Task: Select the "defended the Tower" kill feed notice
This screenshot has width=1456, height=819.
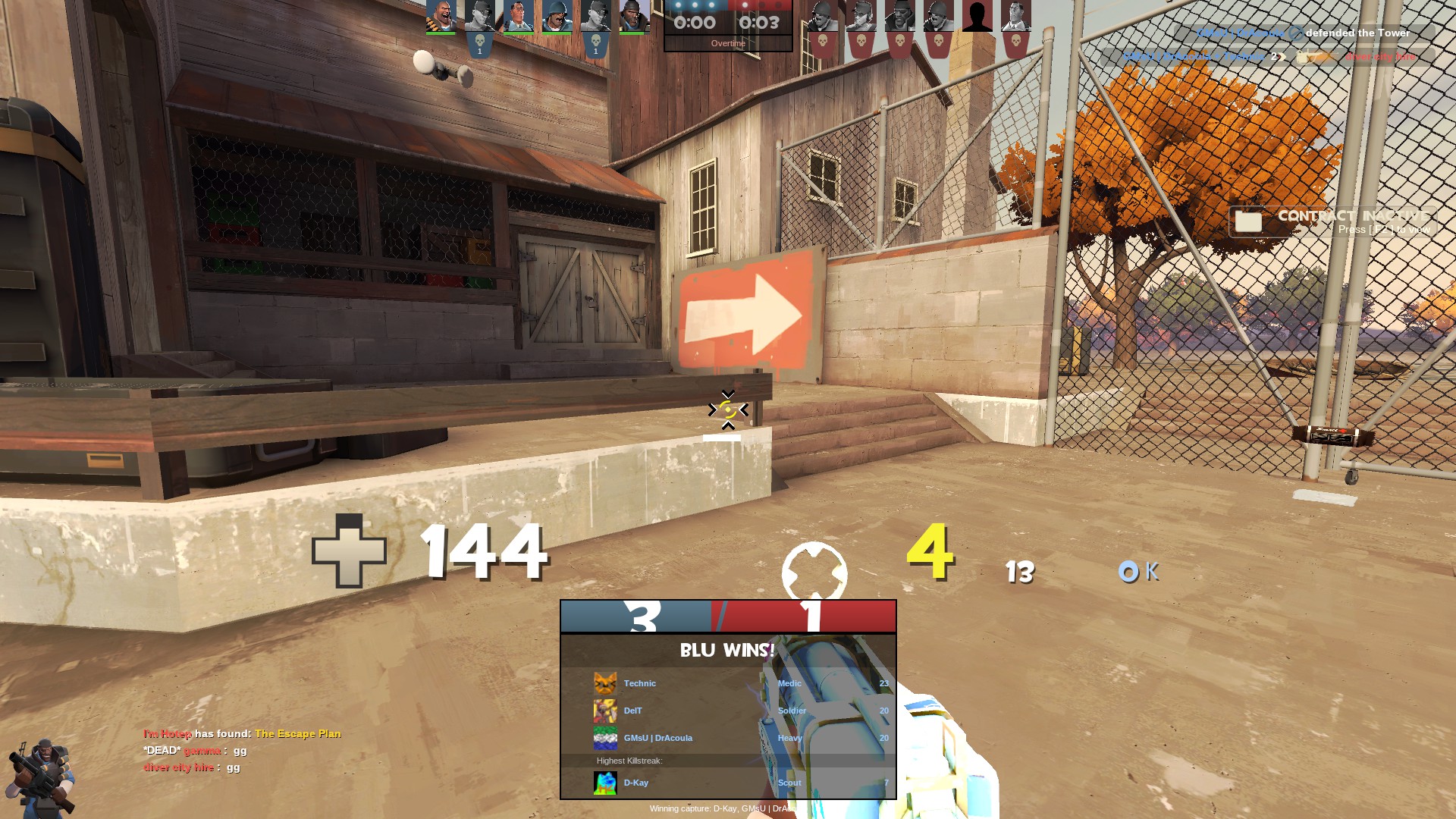Action: point(1304,33)
